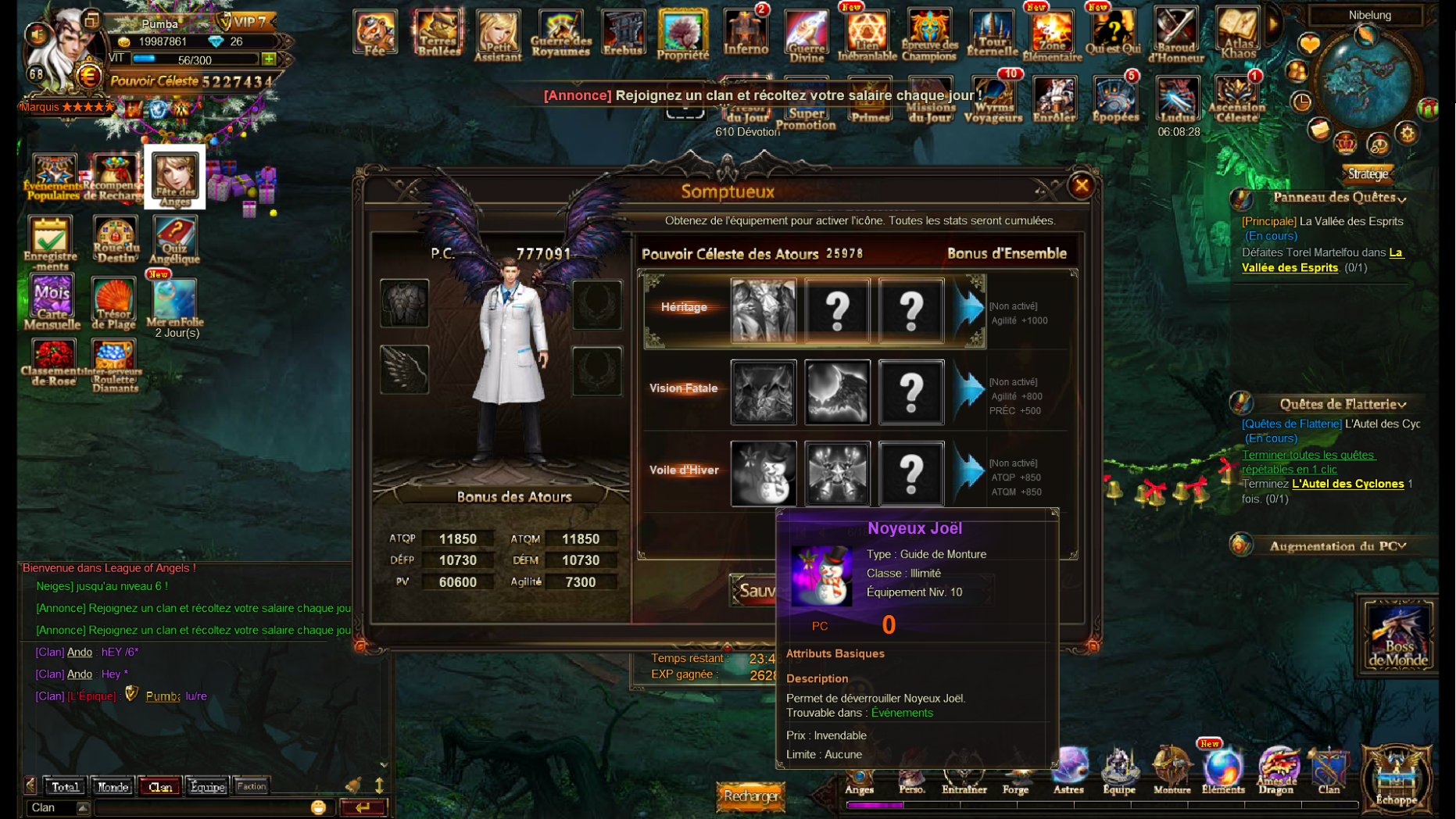Open the Fée menu icon
1456x819 pixels.
click(x=374, y=32)
